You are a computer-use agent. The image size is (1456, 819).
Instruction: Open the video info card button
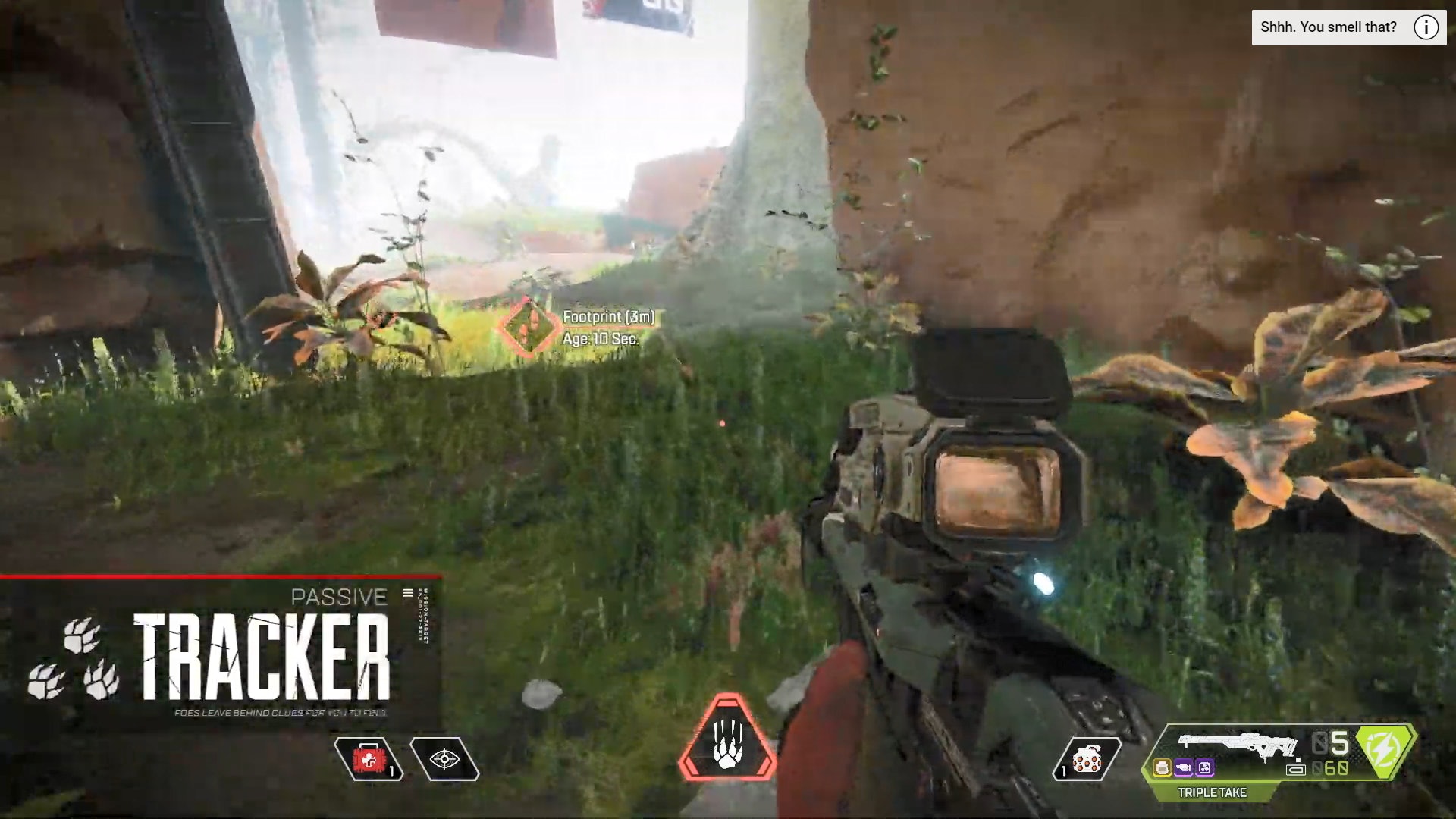click(x=1426, y=28)
